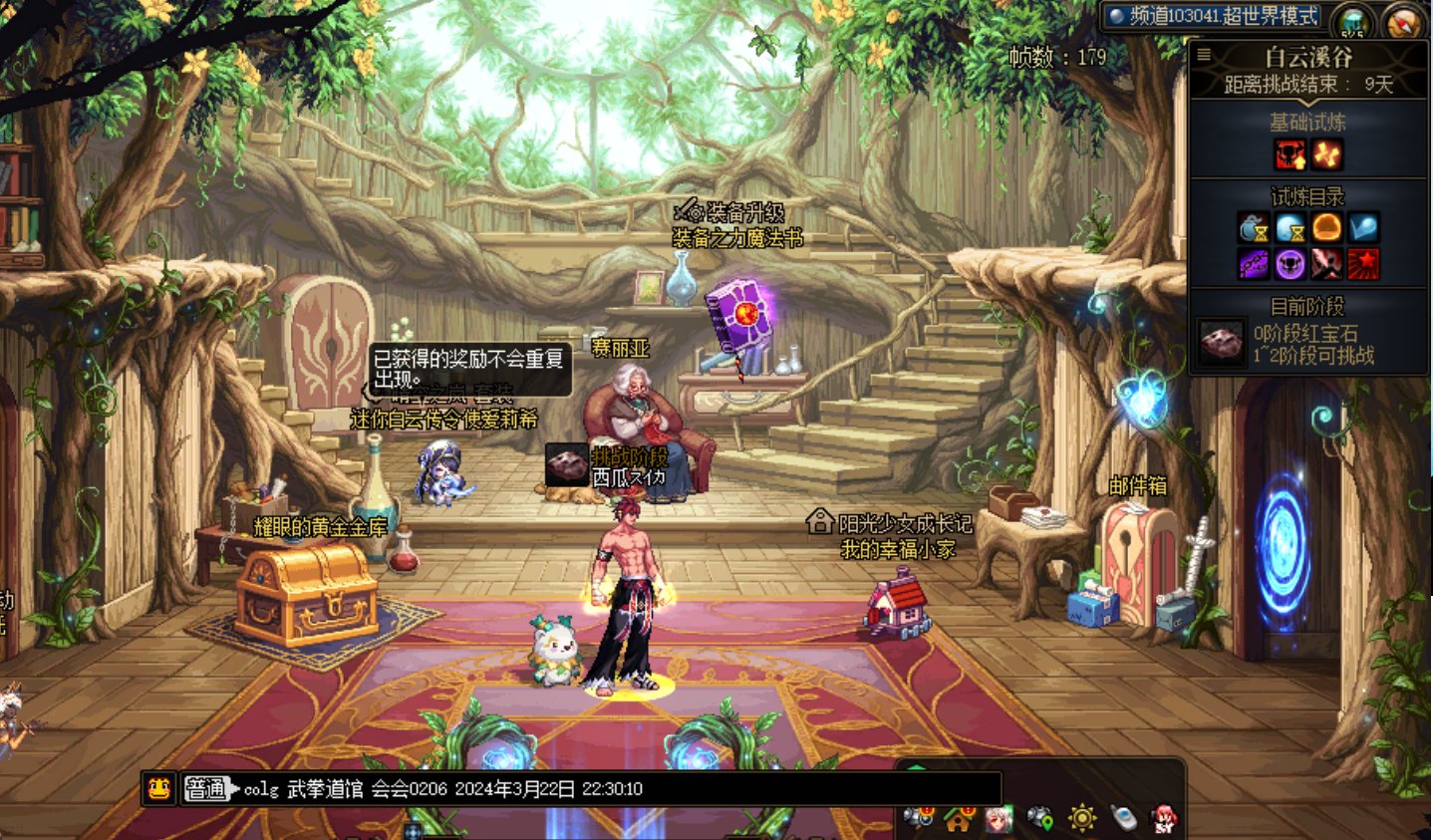Image resolution: width=1433 pixels, height=840 pixels.
Task: Pick the purple chain trial icon
Action: (x=1254, y=264)
